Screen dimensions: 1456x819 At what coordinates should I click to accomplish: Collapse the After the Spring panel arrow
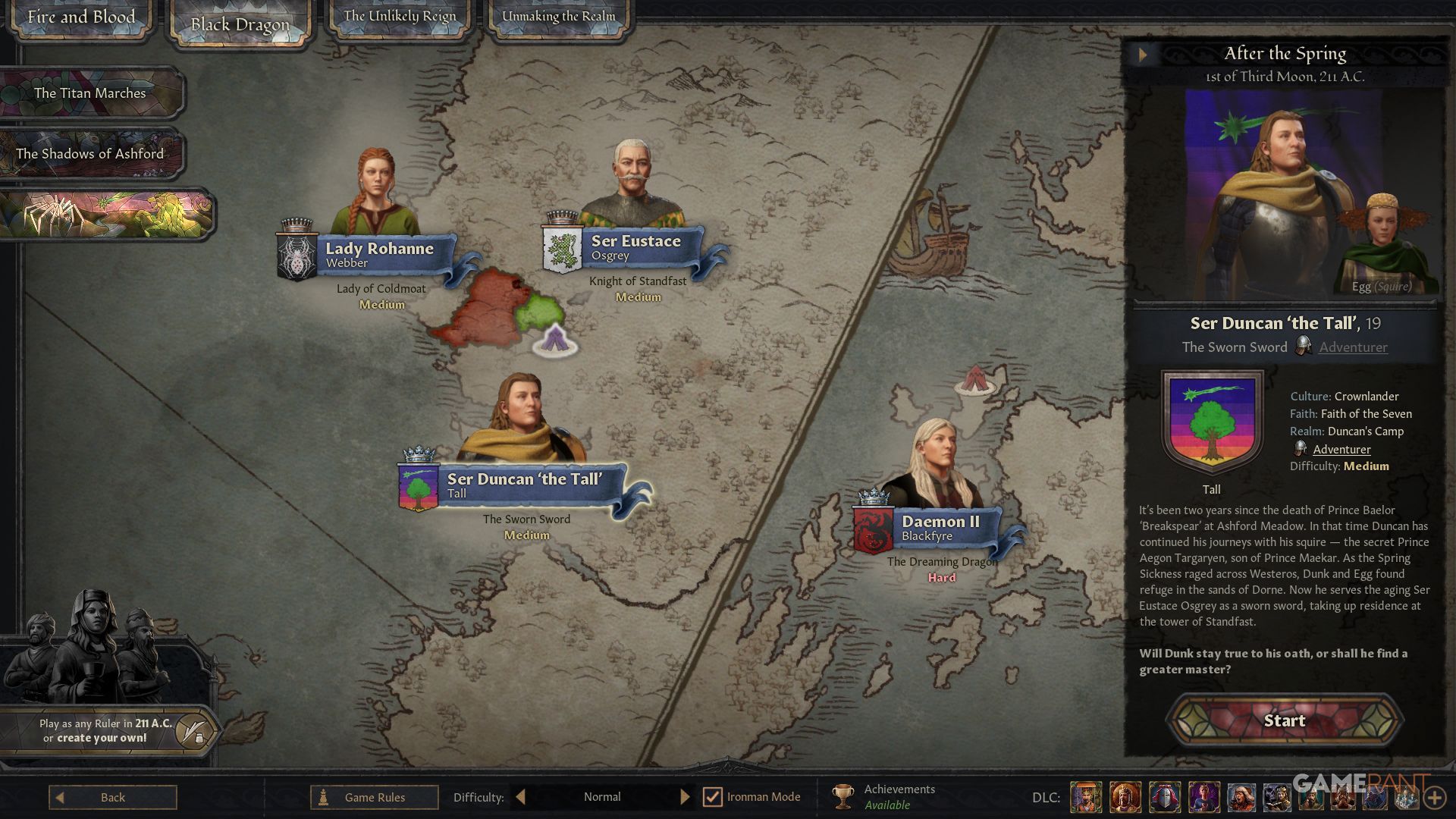[x=1143, y=54]
